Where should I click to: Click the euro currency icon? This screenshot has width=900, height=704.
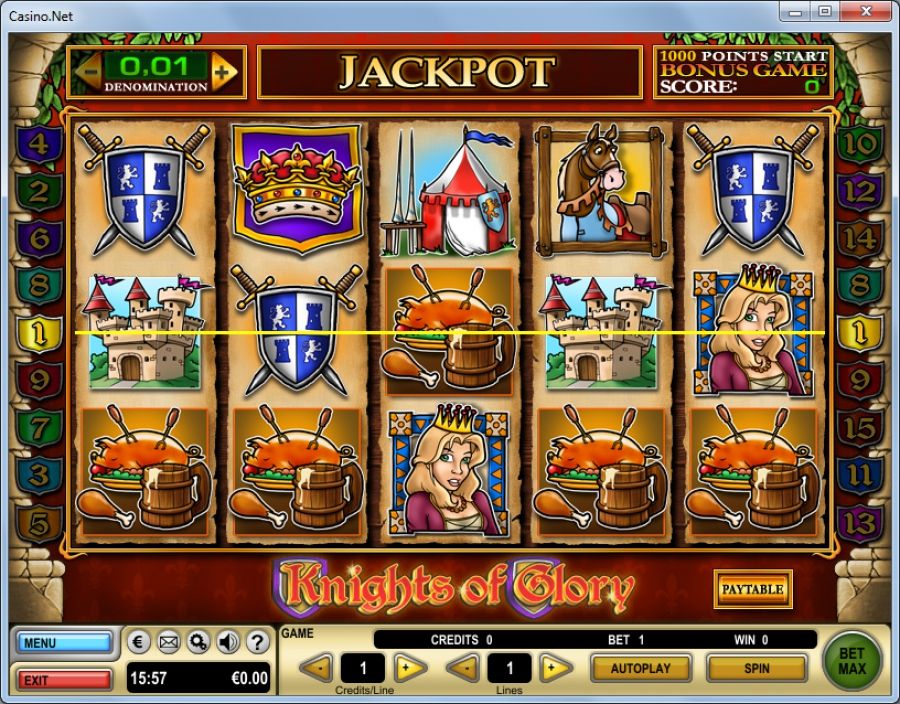(140, 642)
